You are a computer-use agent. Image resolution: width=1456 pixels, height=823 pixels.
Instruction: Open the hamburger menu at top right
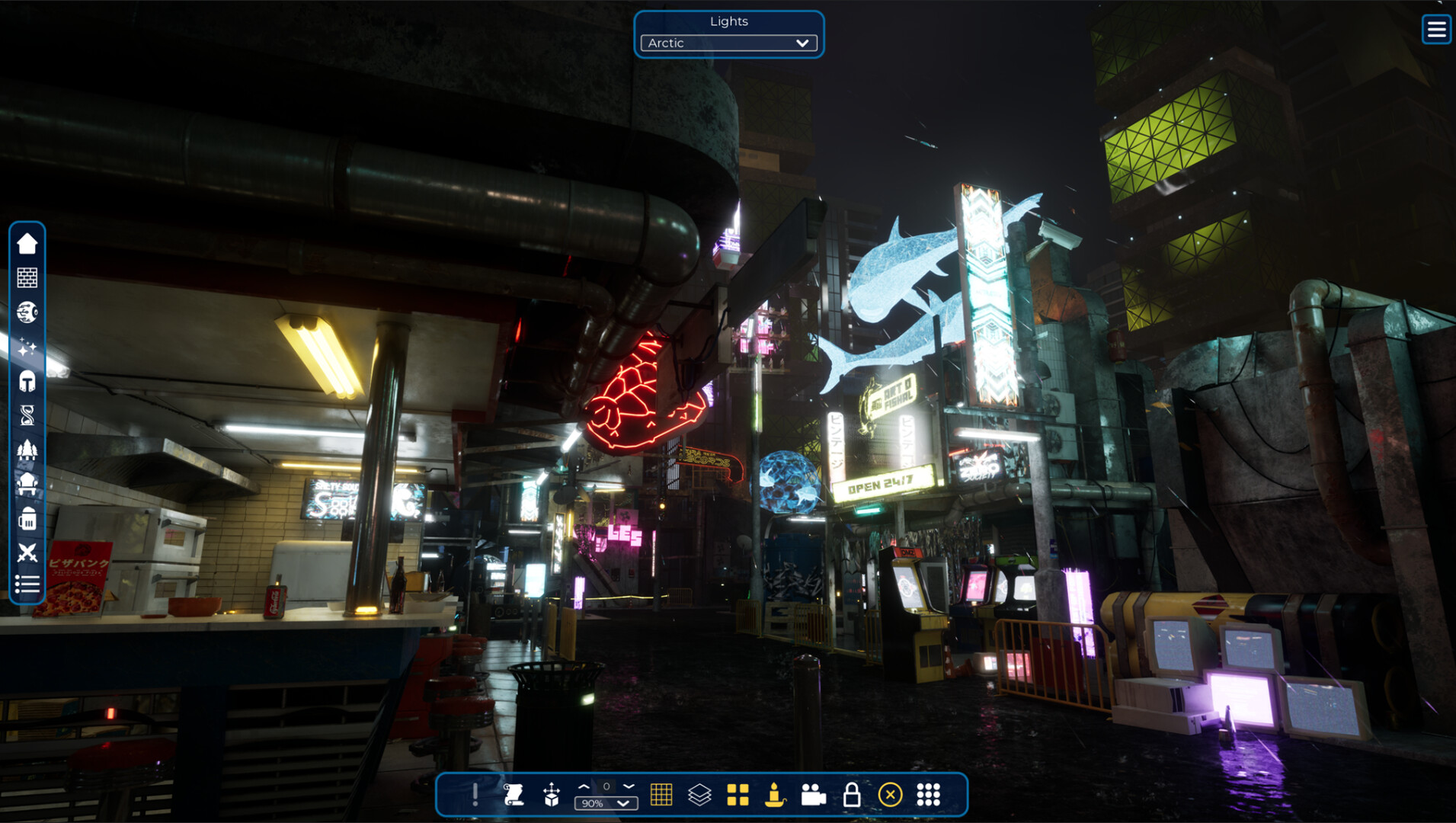[1435, 30]
